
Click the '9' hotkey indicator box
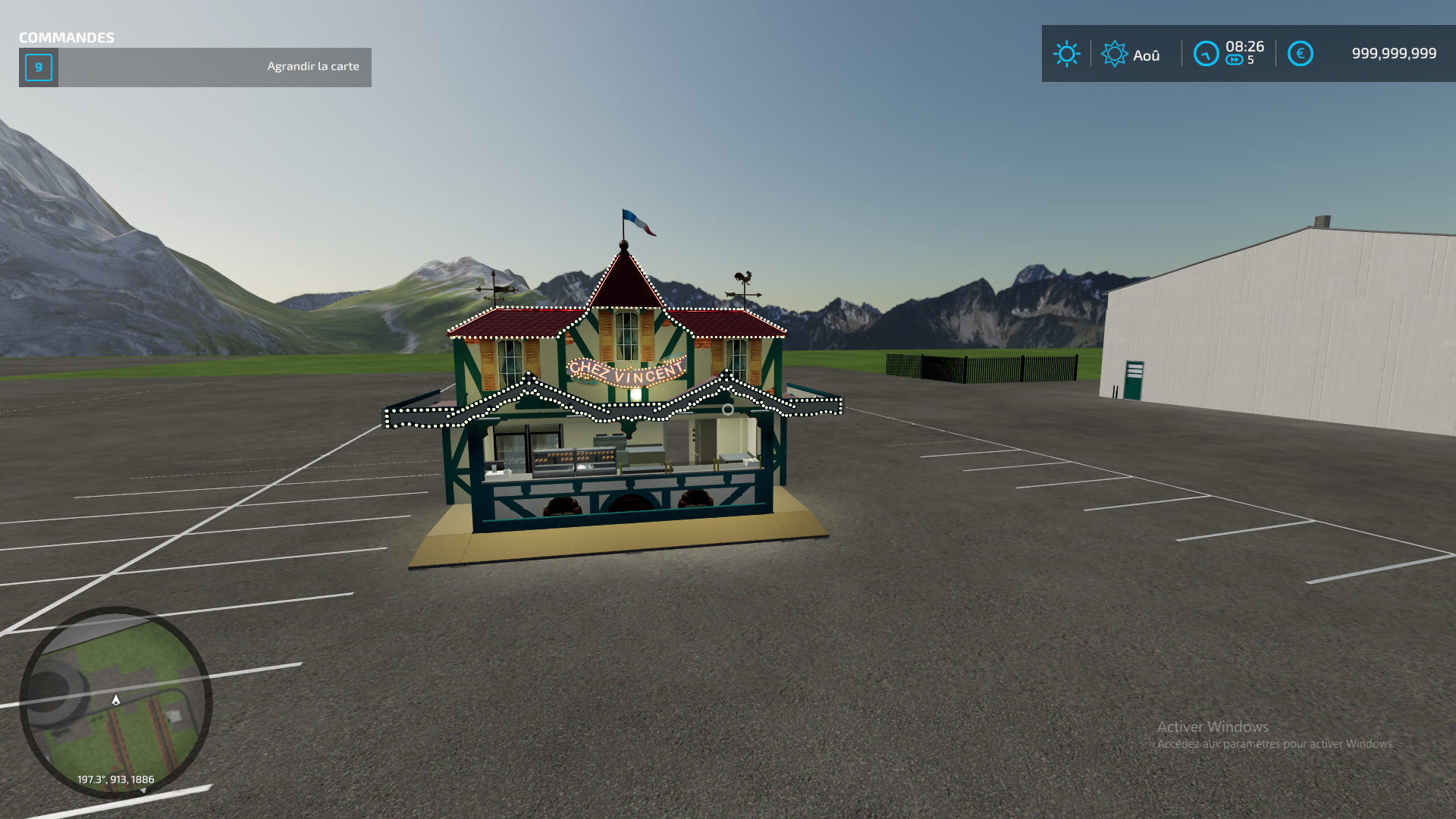[x=38, y=67]
